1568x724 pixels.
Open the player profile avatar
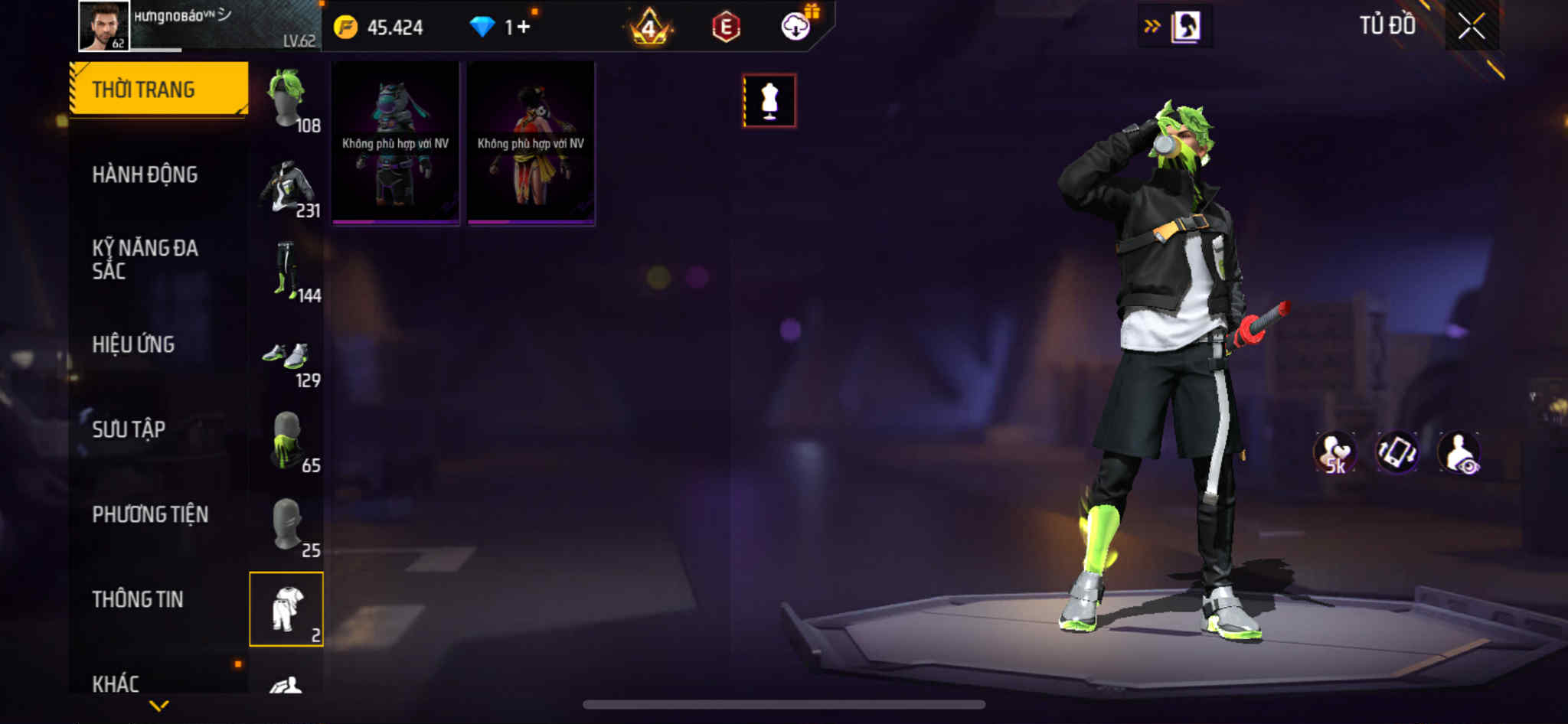tap(104, 26)
